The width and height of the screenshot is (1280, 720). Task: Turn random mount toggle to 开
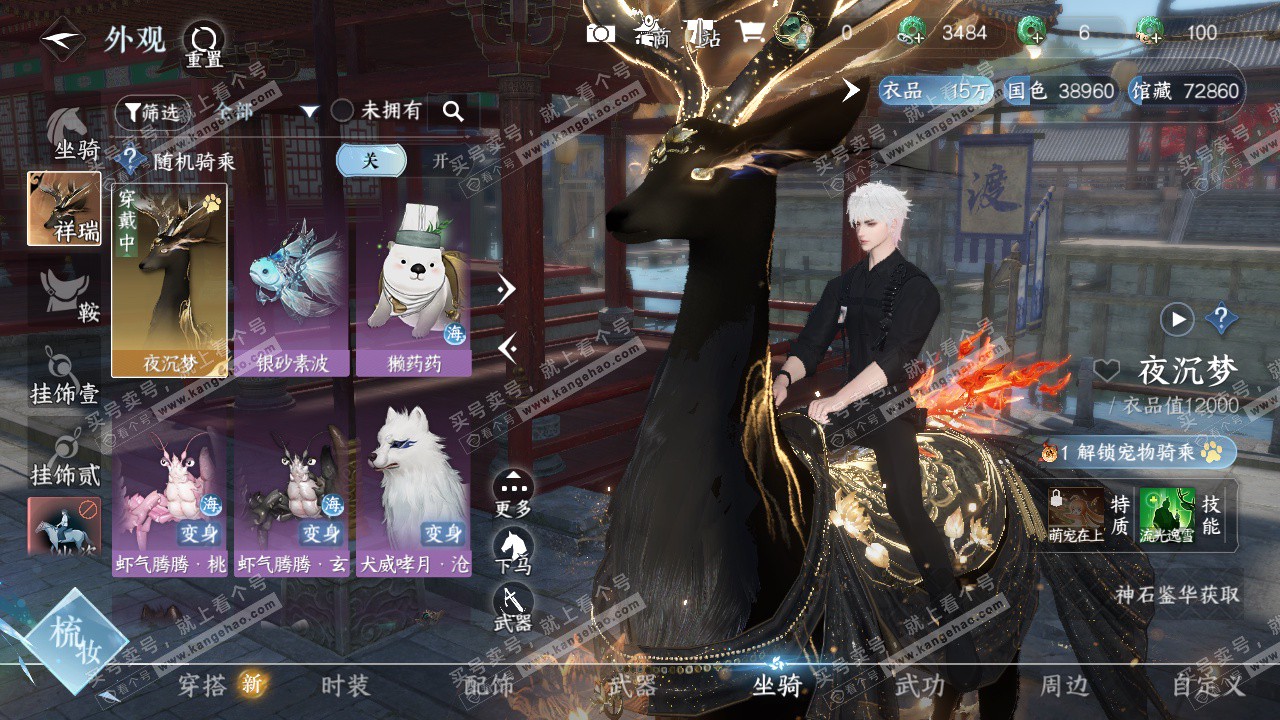pos(440,160)
